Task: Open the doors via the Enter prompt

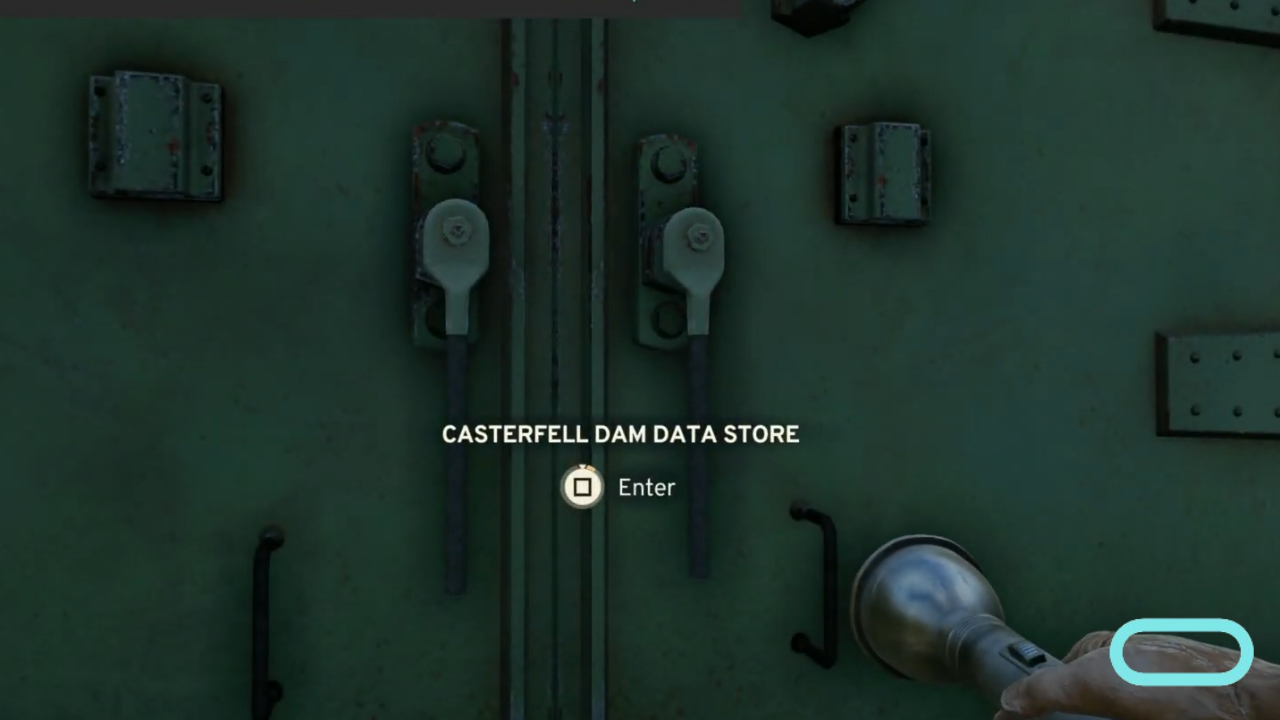Action: click(x=645, y=487)
